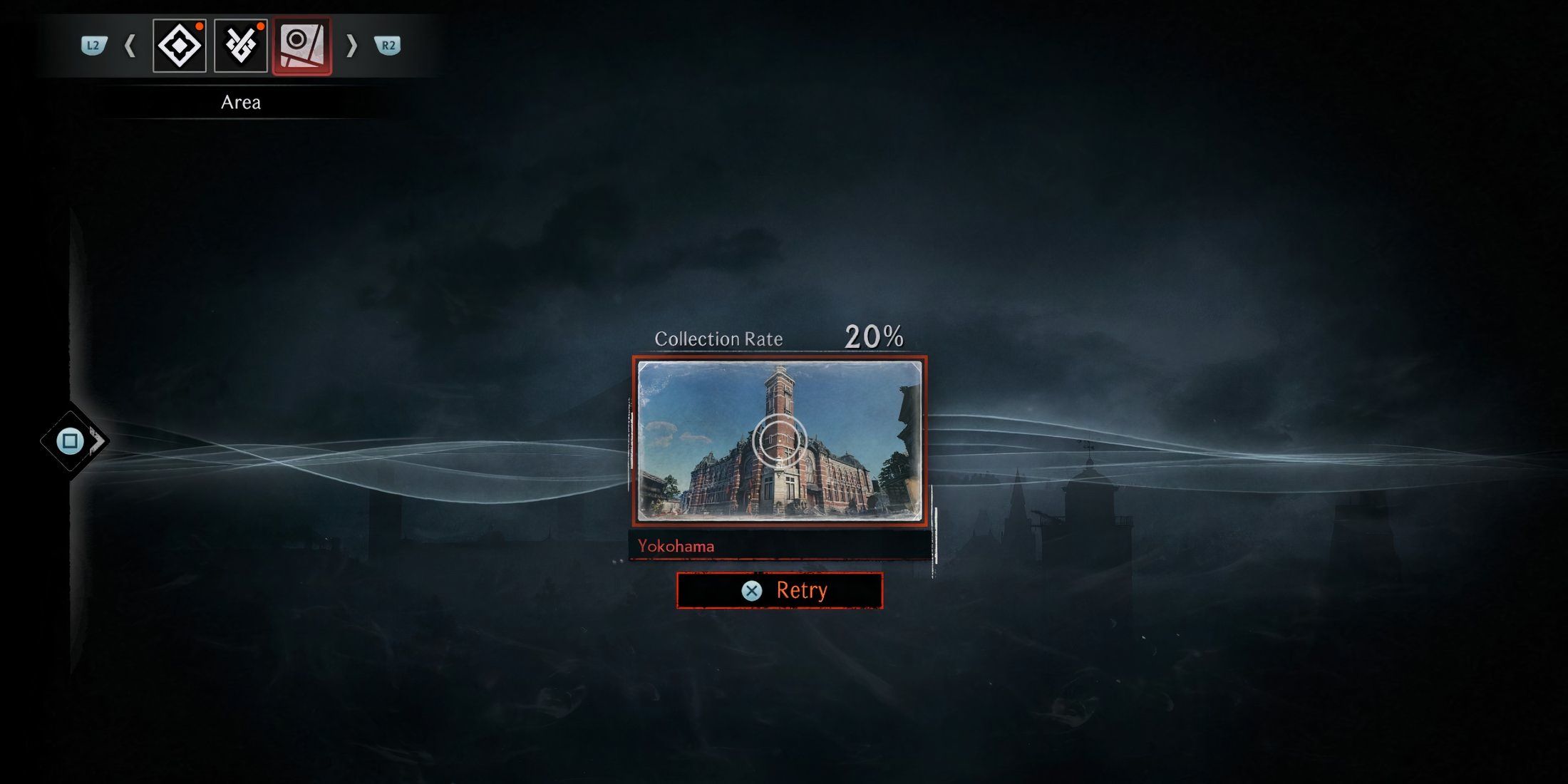This screenshot has height=784, width=1568.
Task: Select the highlighted red Area tab
Action: [302, 46]
